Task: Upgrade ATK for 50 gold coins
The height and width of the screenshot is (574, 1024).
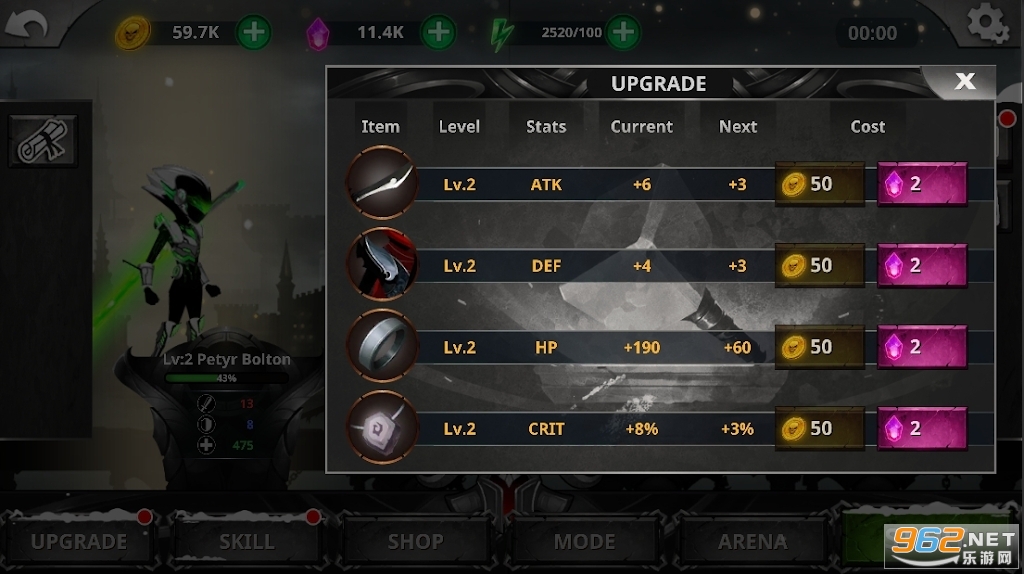Action: pyautogui.click(x=820, y=185)
